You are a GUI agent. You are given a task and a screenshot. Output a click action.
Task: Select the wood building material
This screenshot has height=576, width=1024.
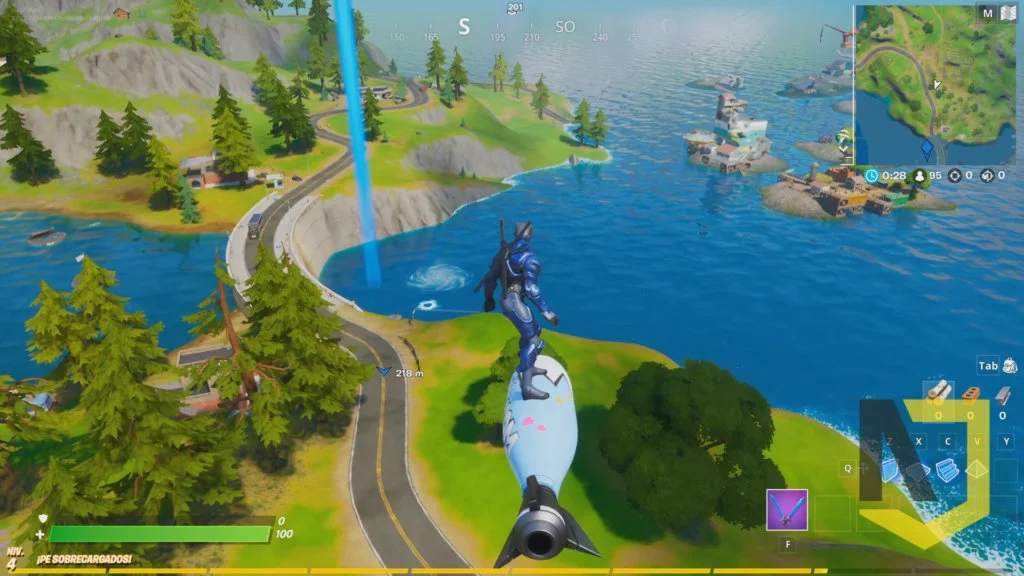(x=938, y=392)
